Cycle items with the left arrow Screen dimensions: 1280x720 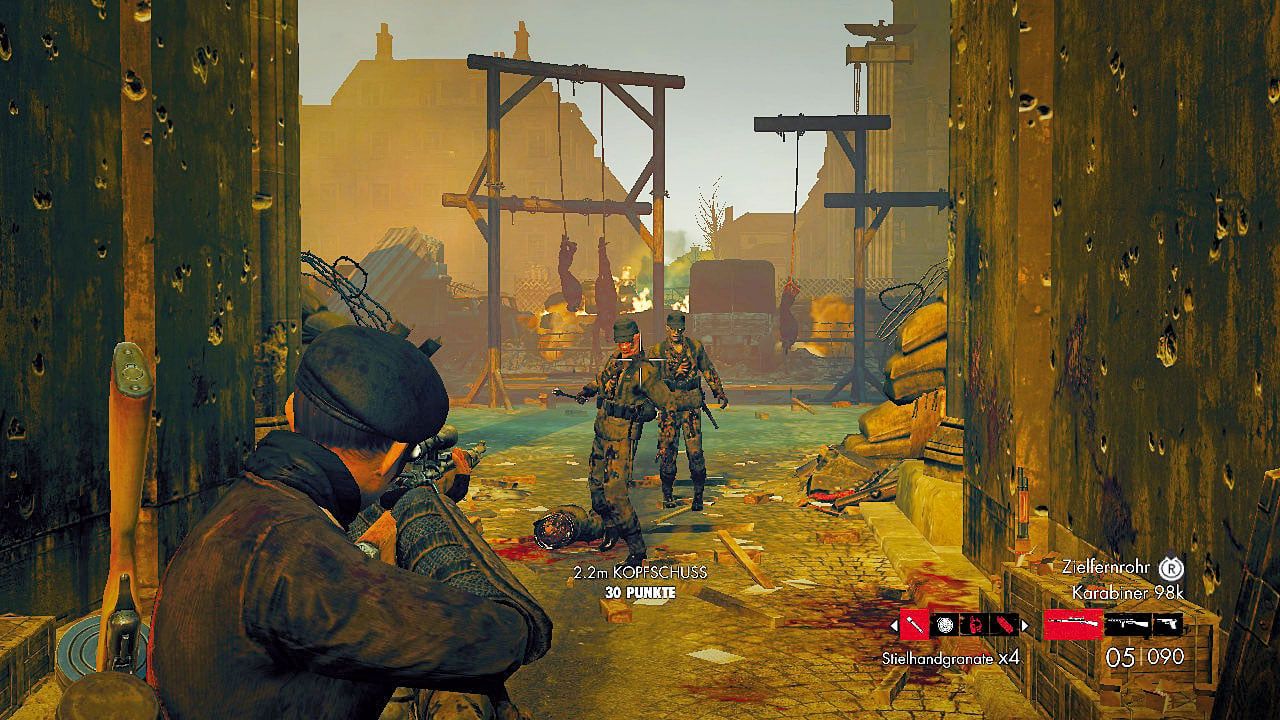893,625
